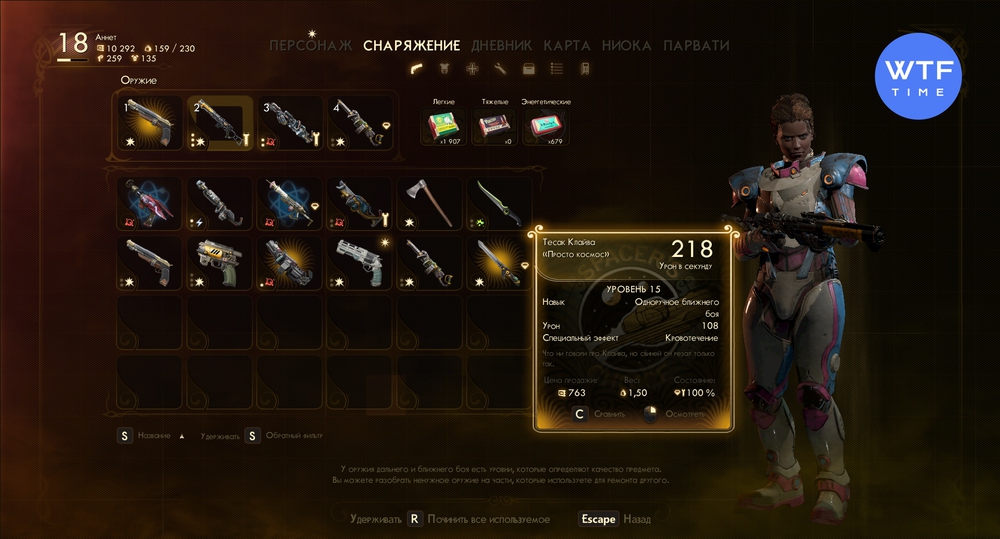Screen dimensions: 1000x539
Task: Pick the yellow and black pistol
Action: [220, 260]
